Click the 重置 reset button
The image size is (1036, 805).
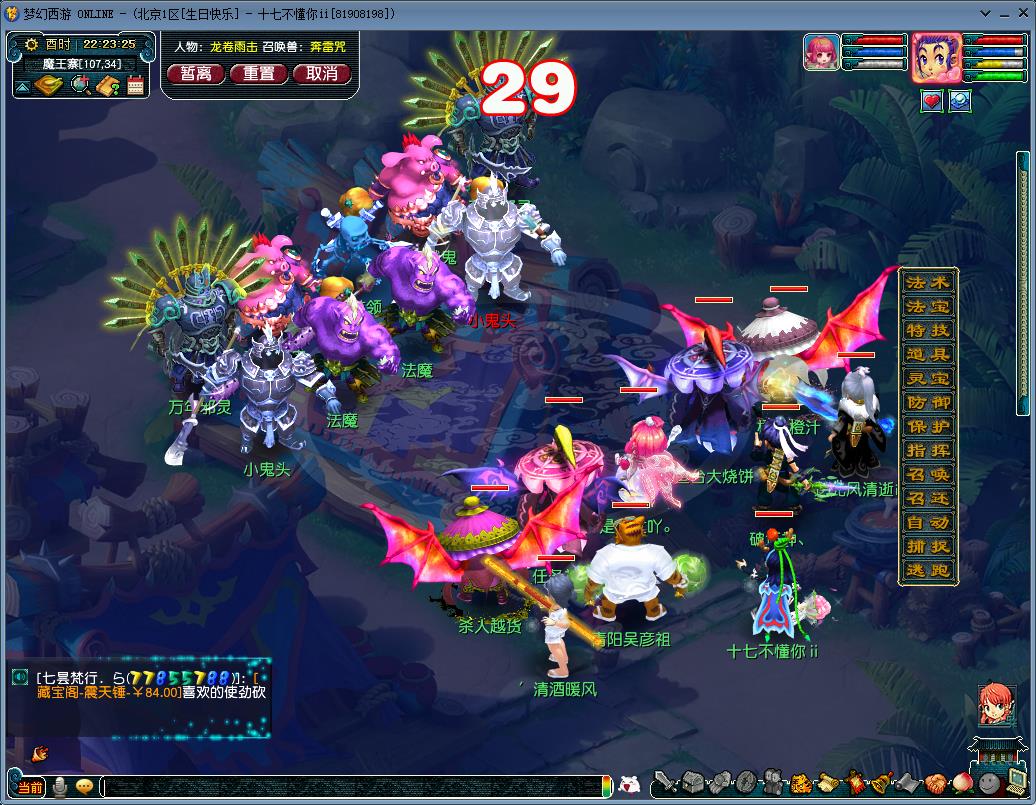(259, 74)
